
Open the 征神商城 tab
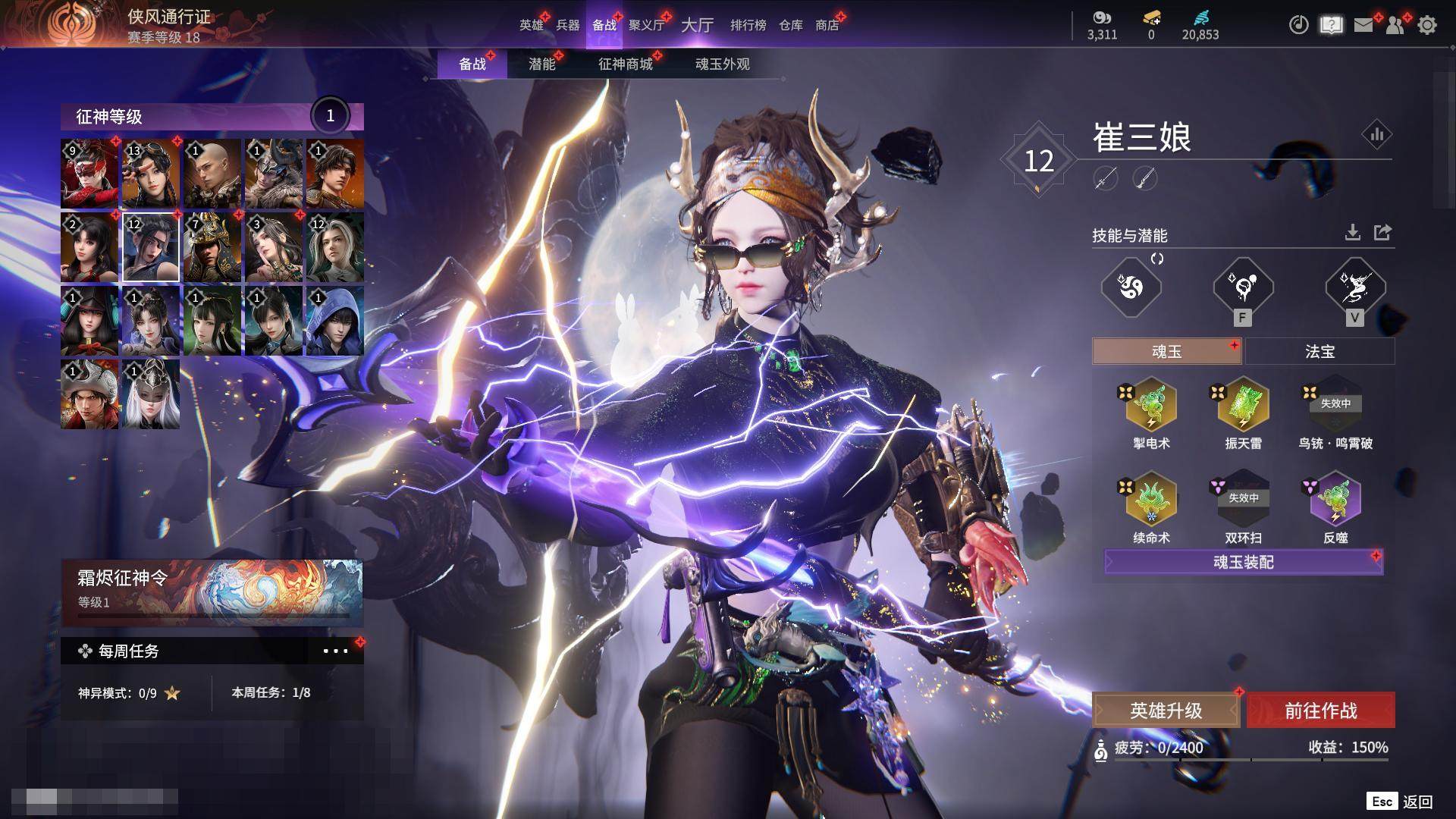625,64
